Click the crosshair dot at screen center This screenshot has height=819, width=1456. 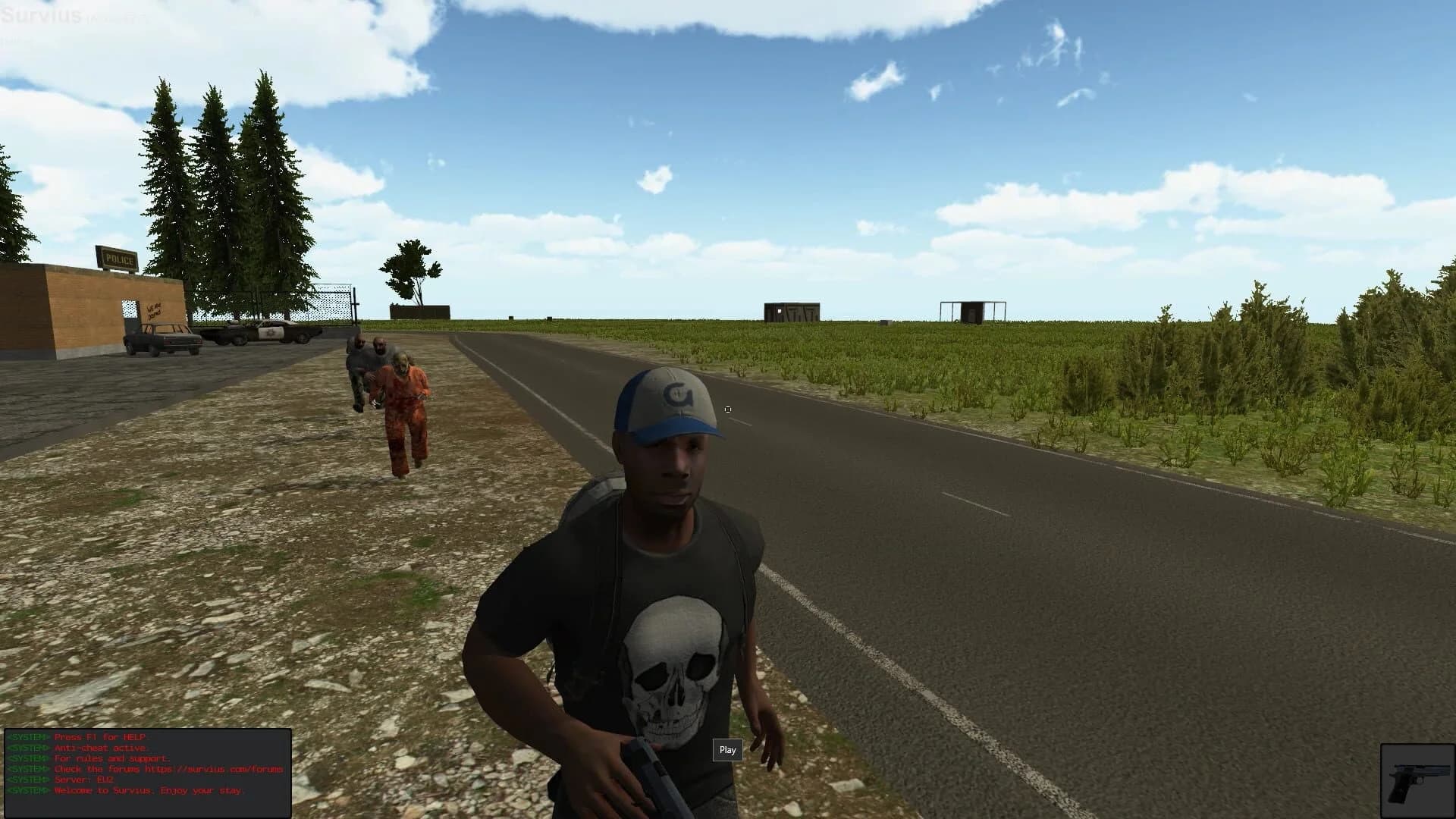point(728,409)
